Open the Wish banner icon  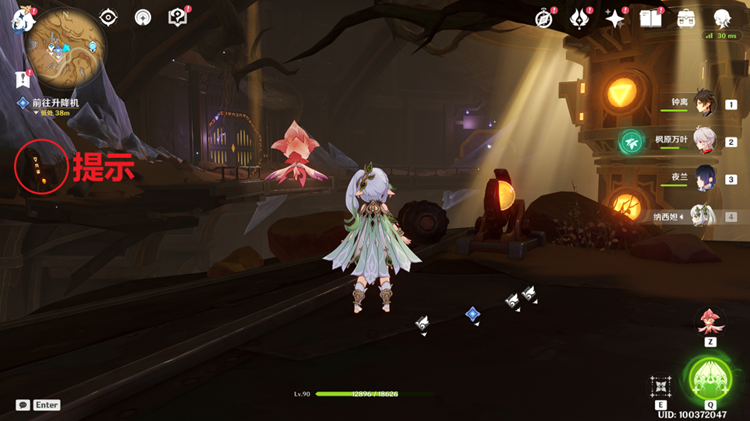click(580, 18)
